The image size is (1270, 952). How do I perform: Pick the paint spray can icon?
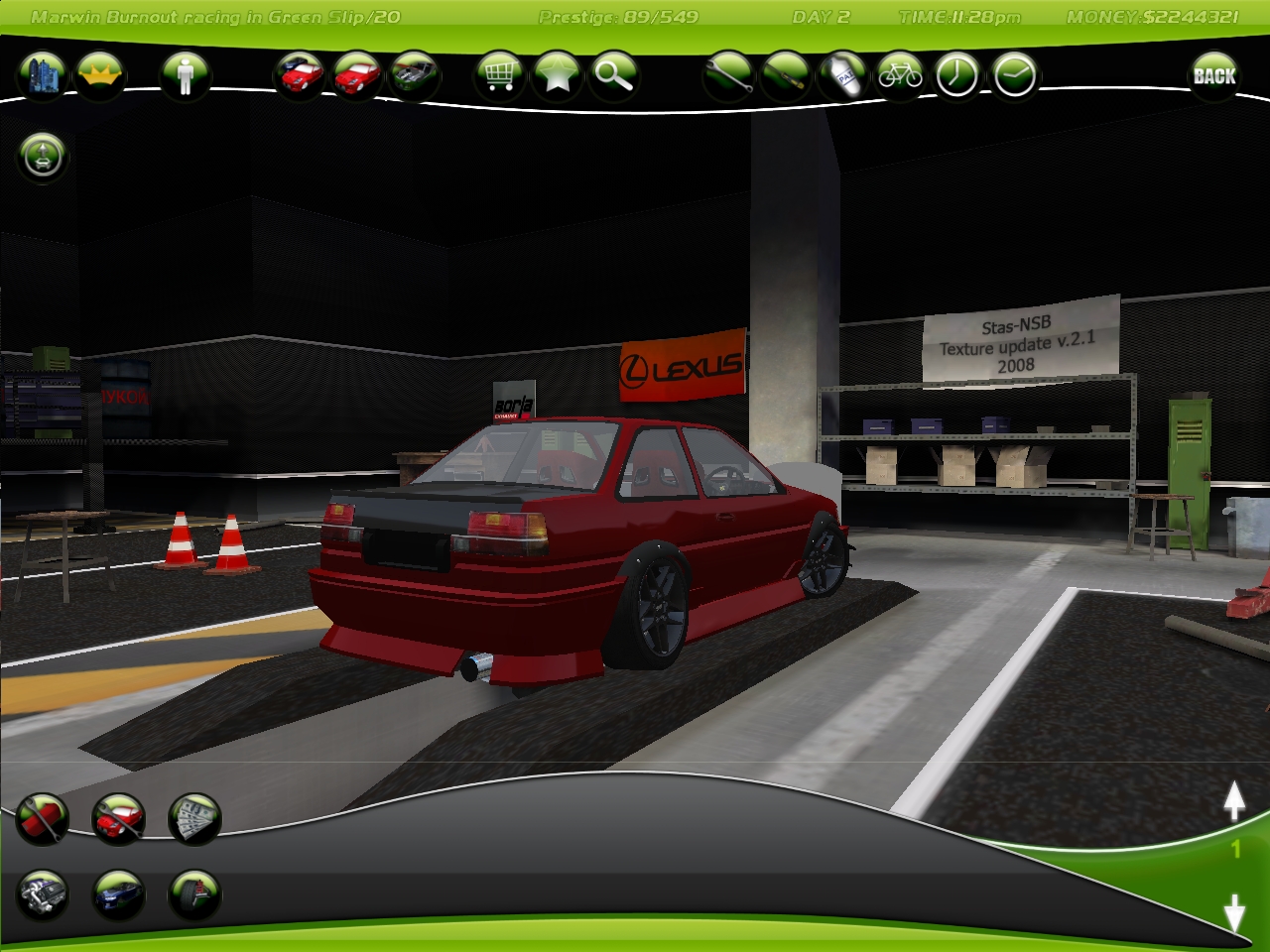click(x=843, y=75)
